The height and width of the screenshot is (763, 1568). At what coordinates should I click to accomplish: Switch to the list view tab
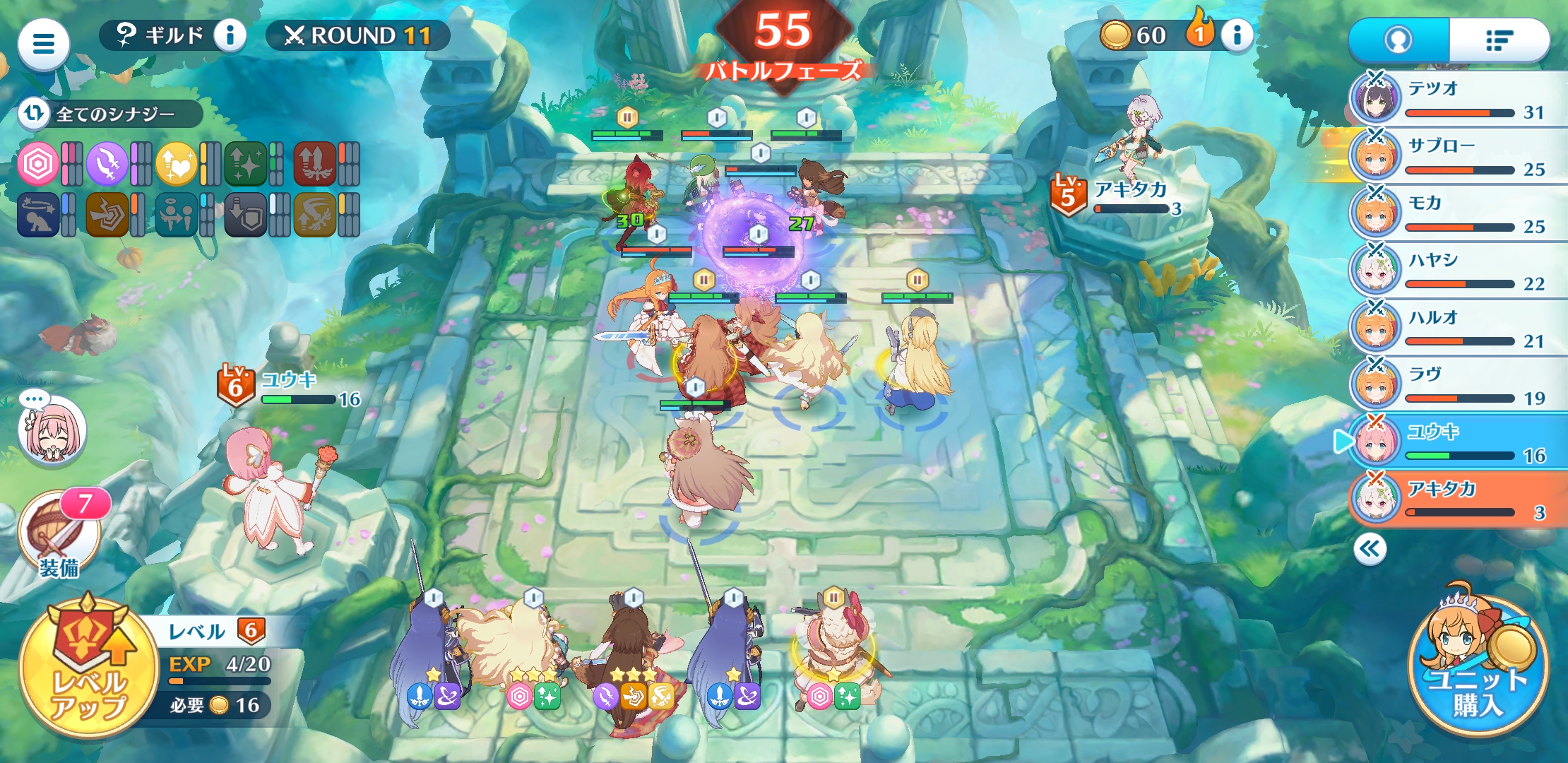pyautogui.click(x=1499, y=40)
